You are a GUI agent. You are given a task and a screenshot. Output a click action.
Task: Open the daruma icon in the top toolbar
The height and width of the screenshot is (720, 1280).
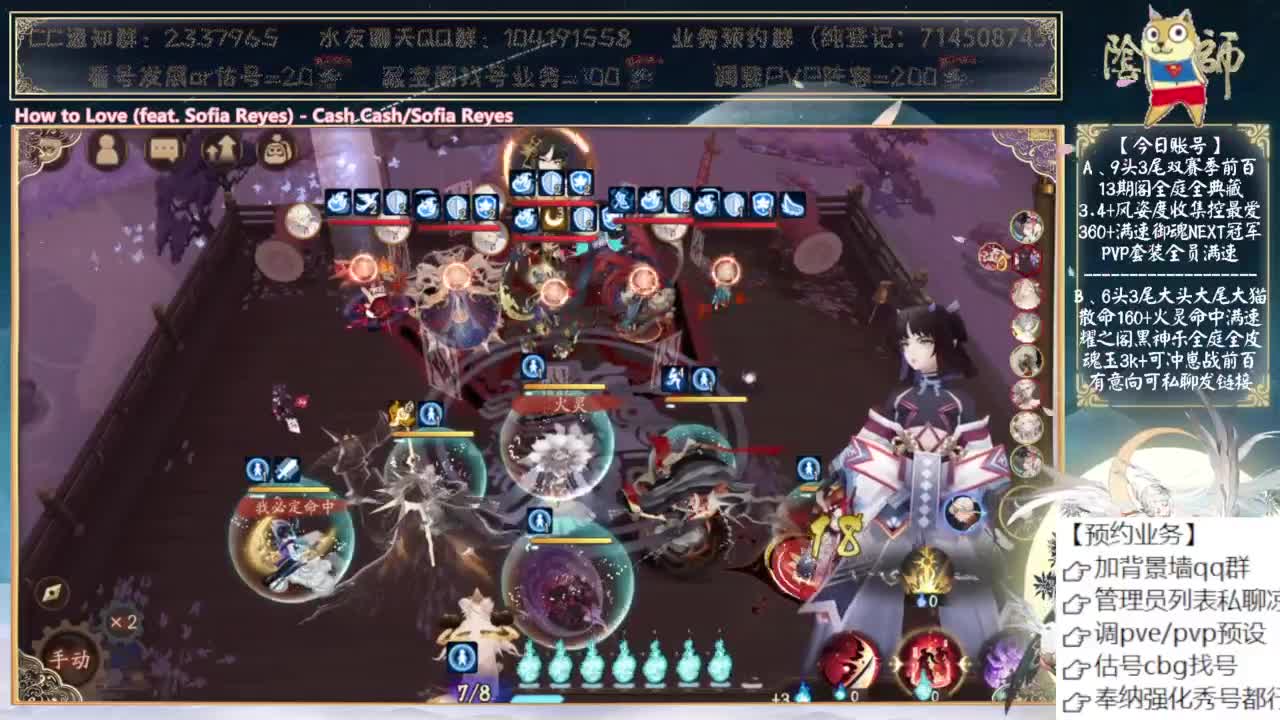[x=280, y=150]
